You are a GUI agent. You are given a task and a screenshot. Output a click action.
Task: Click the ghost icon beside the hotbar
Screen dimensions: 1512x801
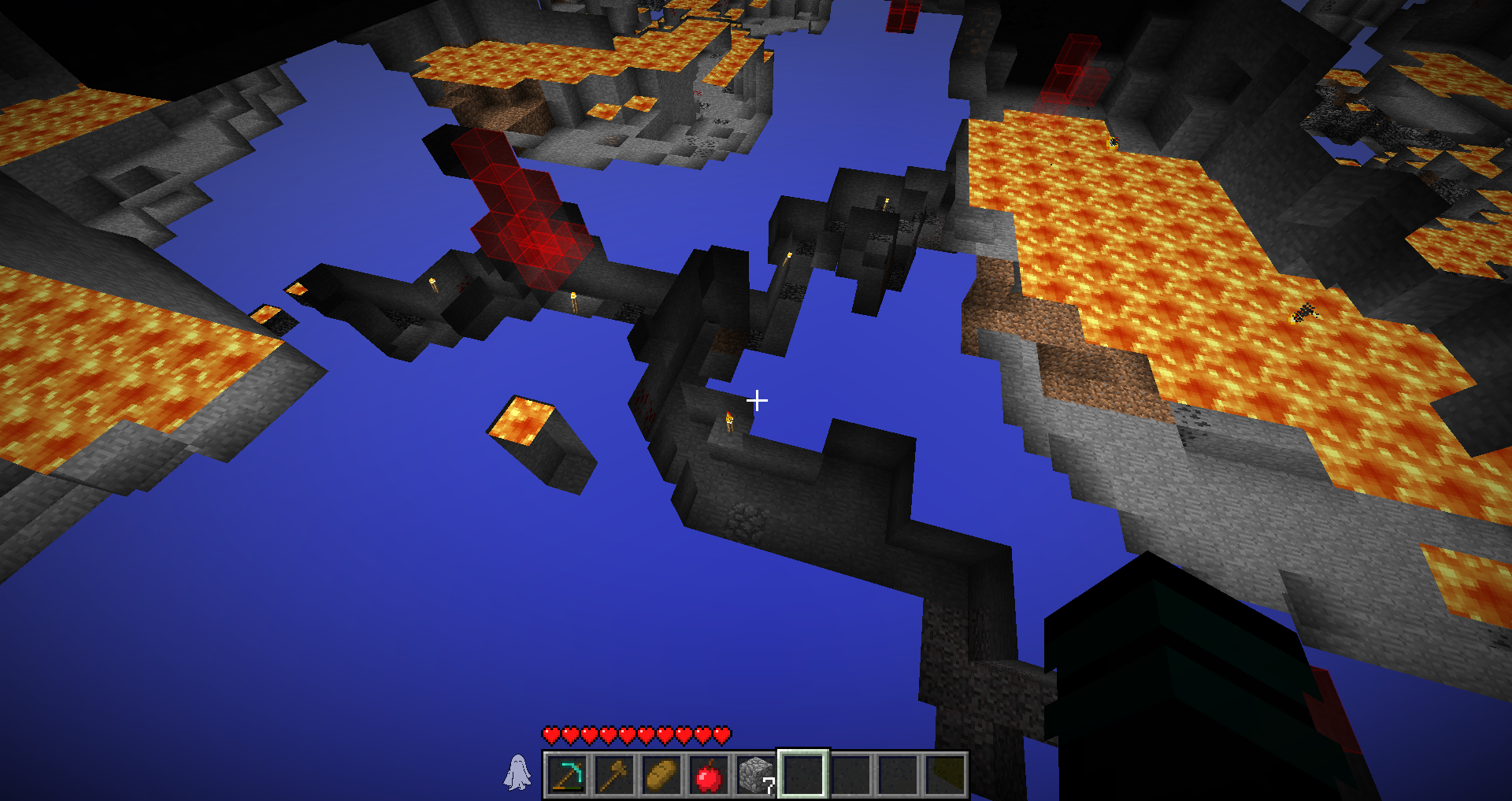[517, 772]
